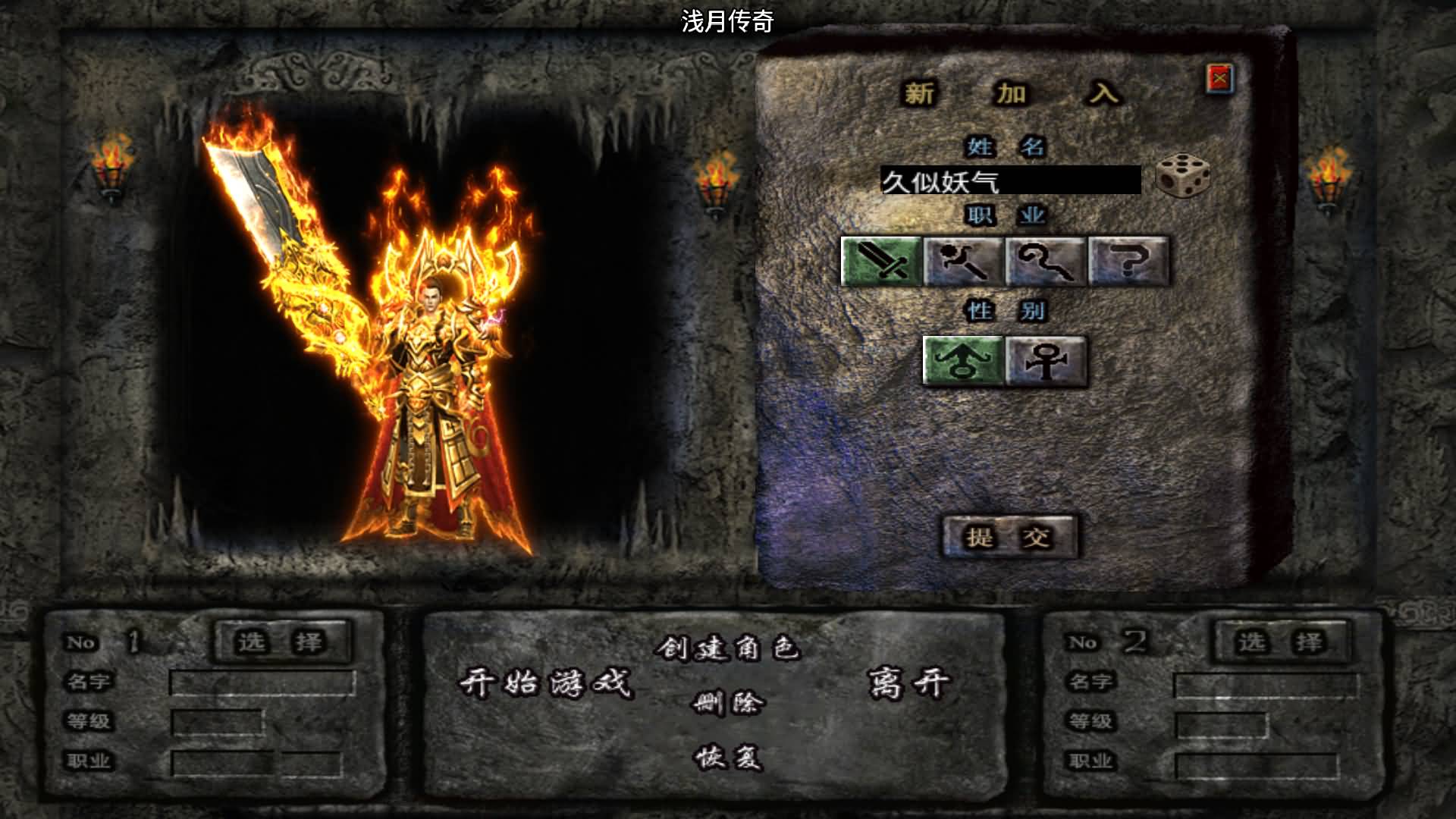Pick the taoist staff class icon
The image size is (1456, 819).
(x=1046, y=261)
